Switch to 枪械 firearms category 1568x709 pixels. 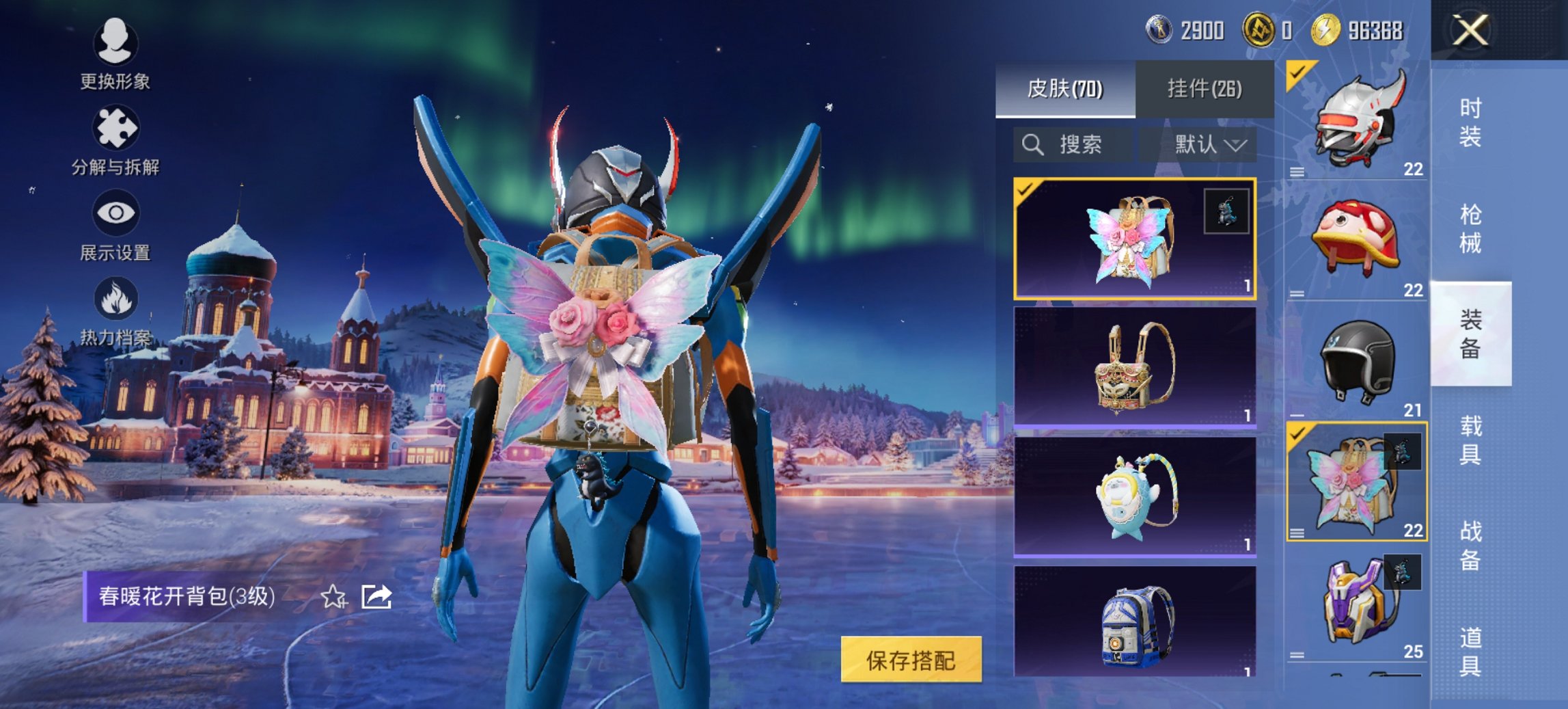coord(1470,228)
